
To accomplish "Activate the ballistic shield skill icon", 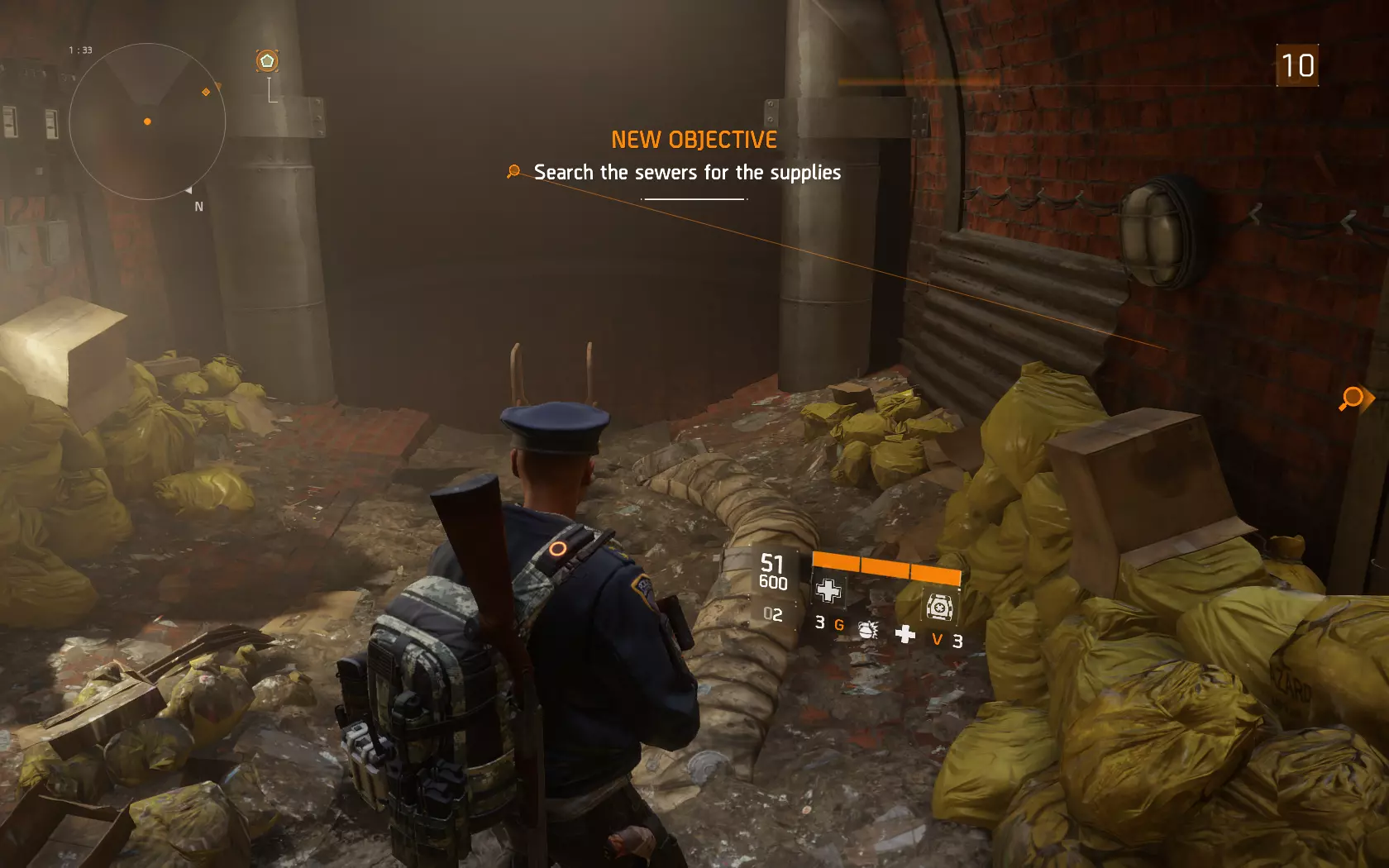I will tap(940, 608).
